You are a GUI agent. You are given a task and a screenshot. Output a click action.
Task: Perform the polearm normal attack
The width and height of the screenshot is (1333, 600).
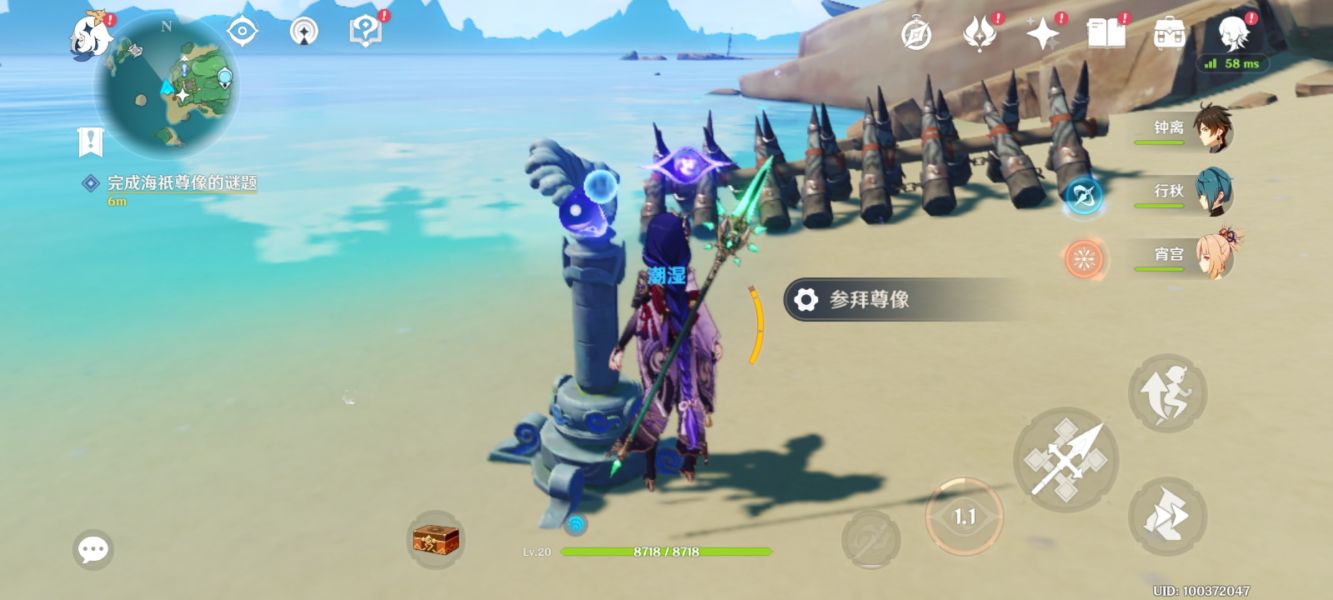point(1065,460)
